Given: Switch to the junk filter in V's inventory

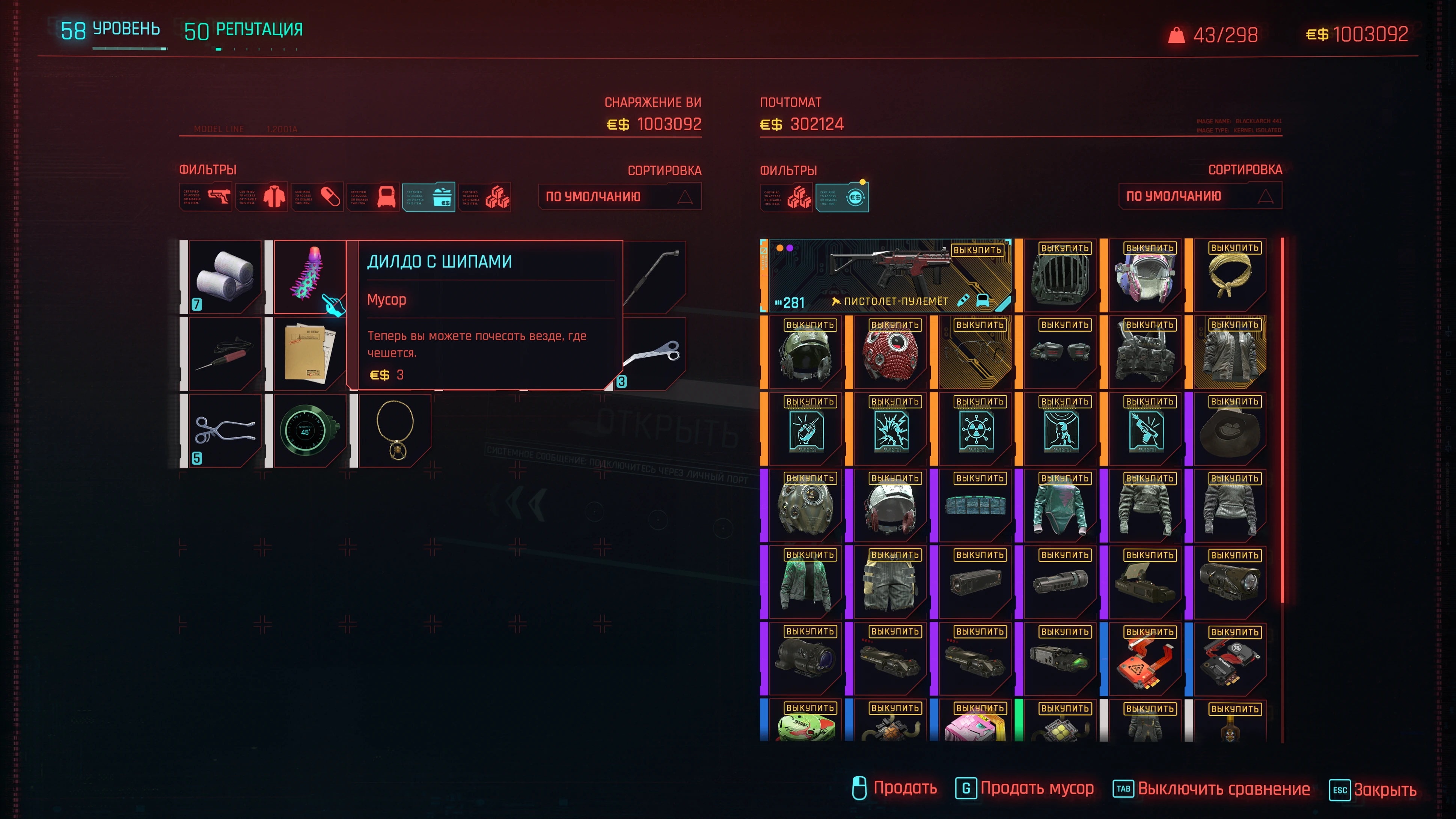Looking at the screenshot, I should [x=429, y=197].
